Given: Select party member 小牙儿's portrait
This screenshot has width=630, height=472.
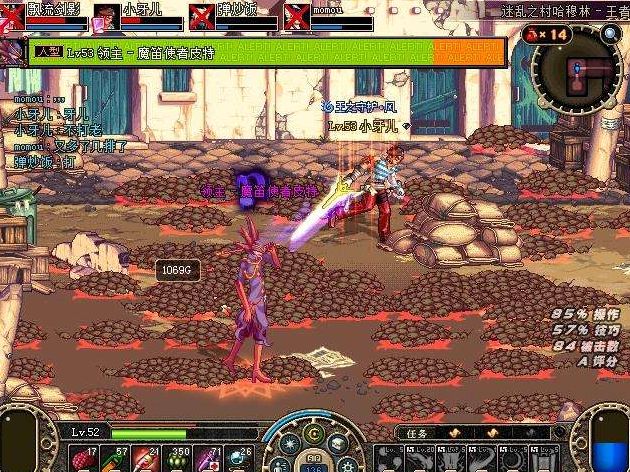Looking at the screenshot, I should click(x=105, y=18).
